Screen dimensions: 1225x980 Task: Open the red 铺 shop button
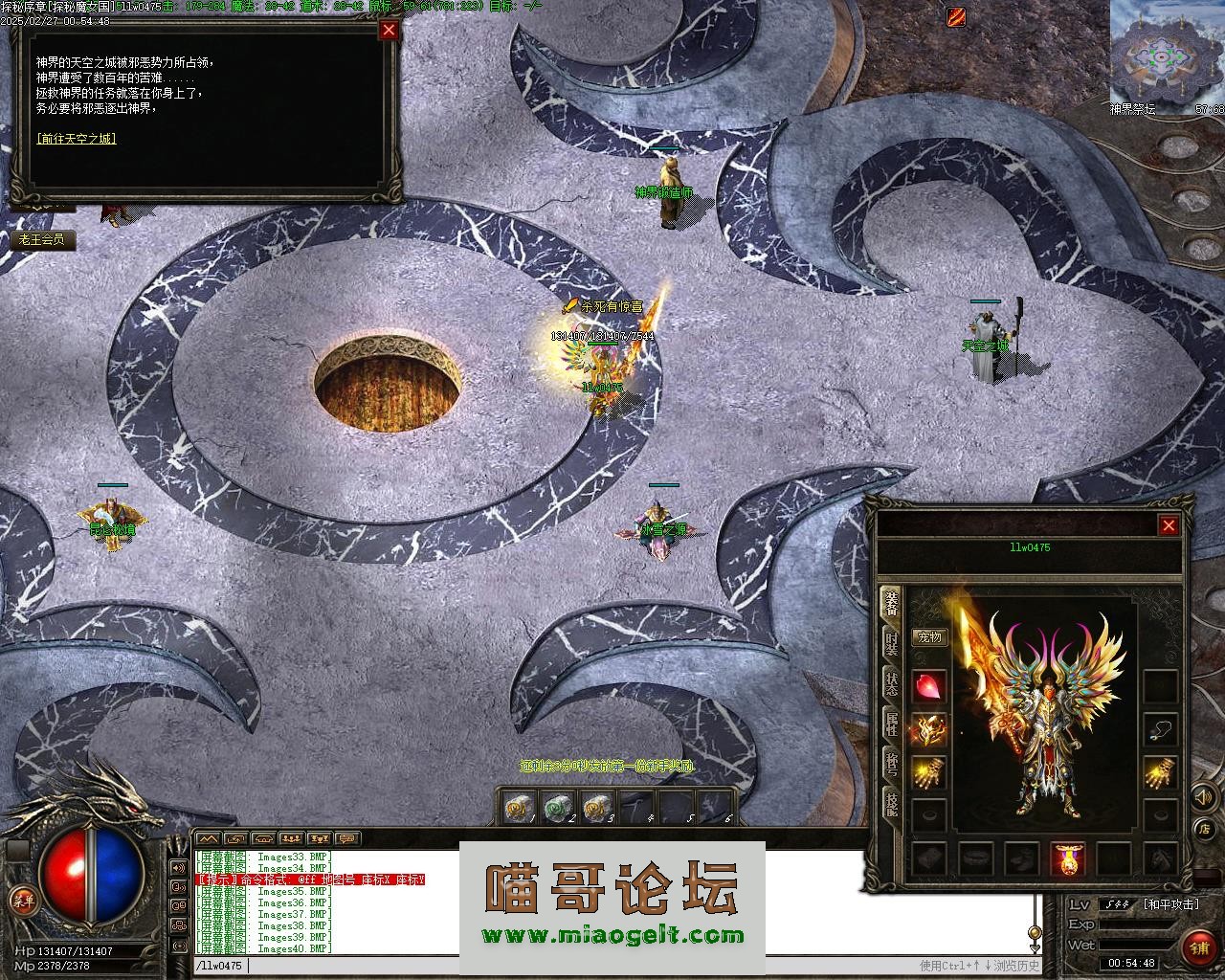click(x=1197, y=947)
